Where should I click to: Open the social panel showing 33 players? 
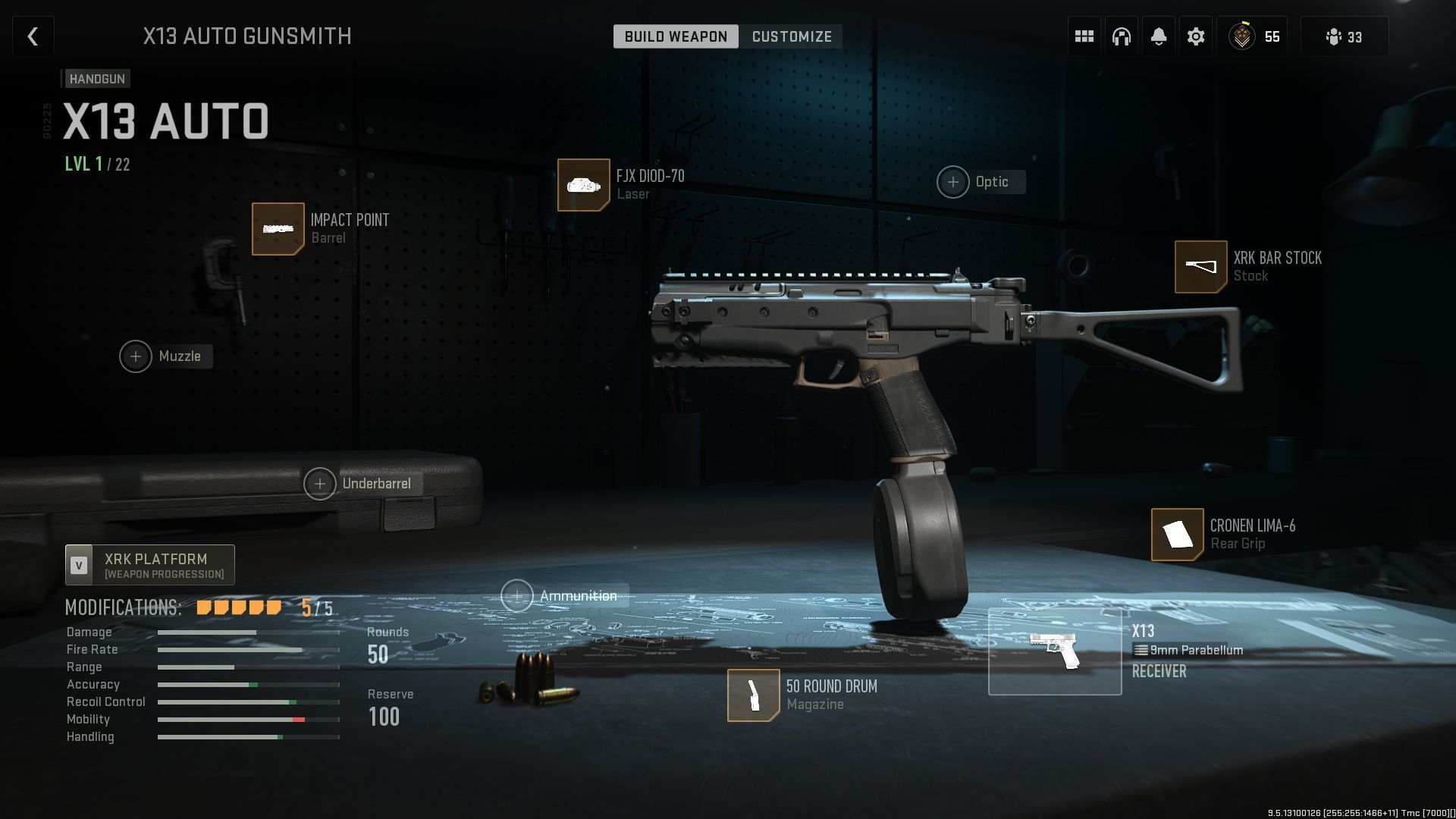1343,36
